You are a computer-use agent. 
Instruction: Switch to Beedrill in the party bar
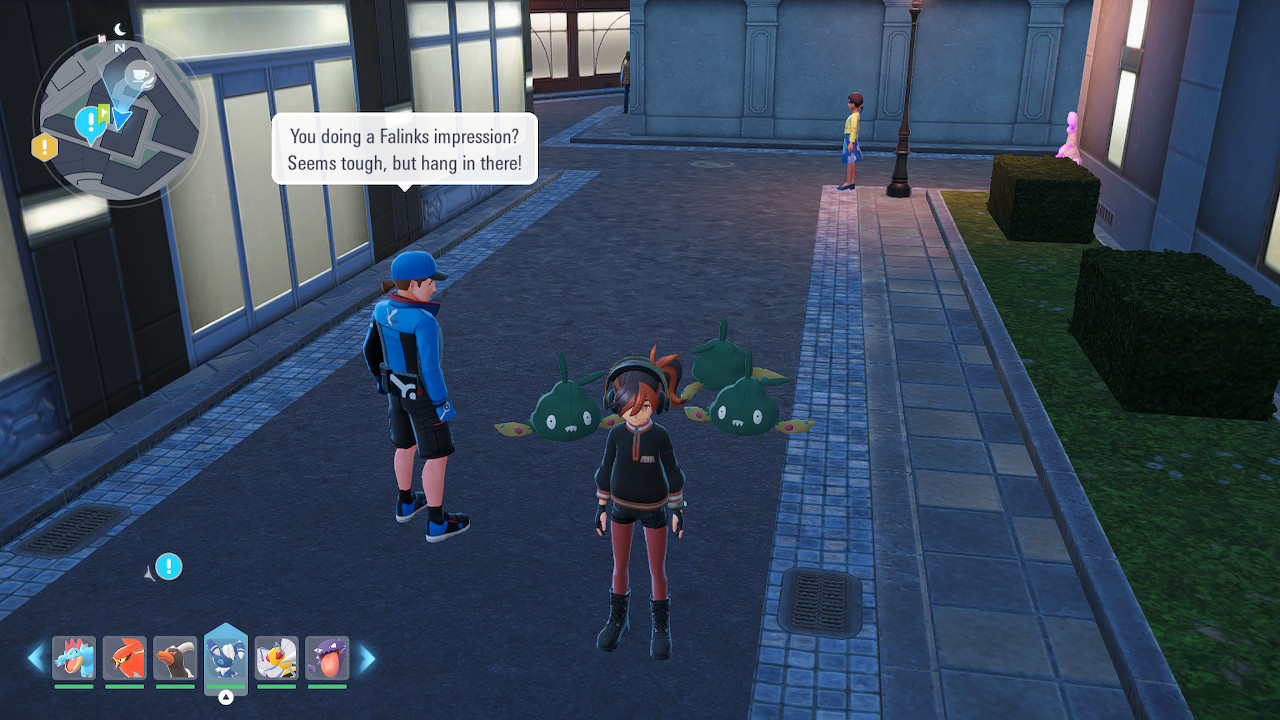276,658
